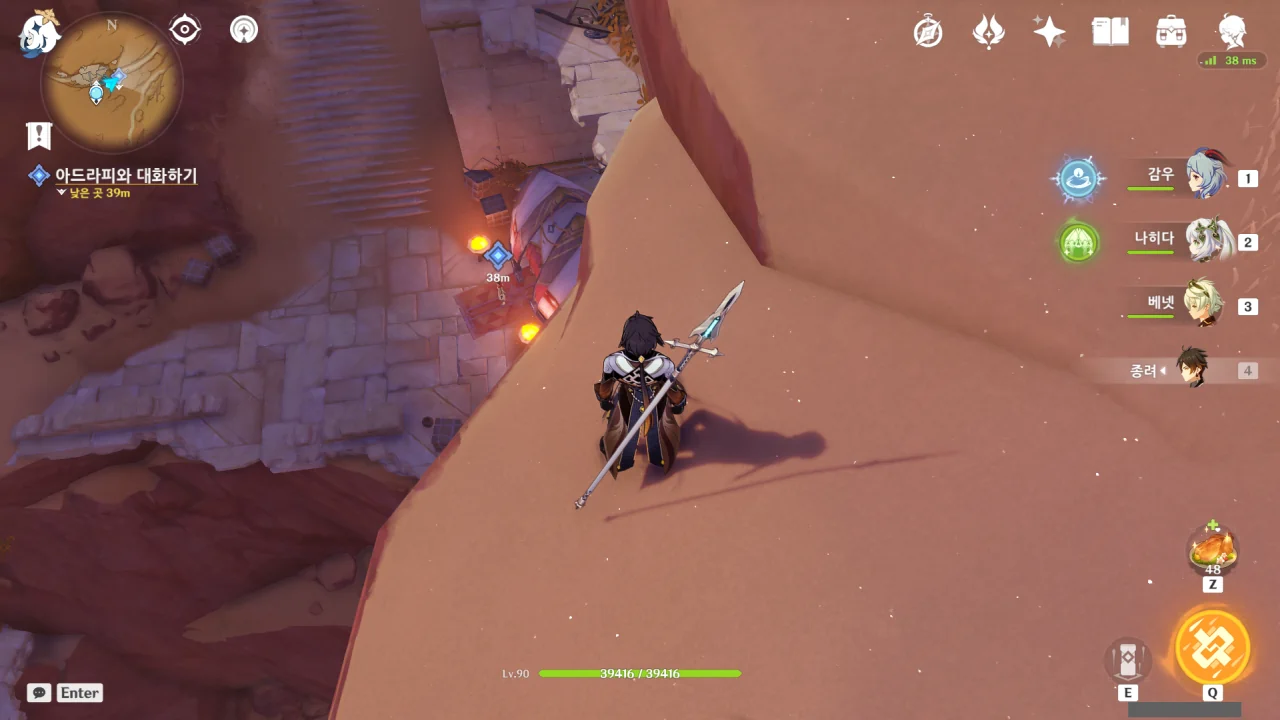
Task: Open the battle pass icon
Action: pos(988,31)
